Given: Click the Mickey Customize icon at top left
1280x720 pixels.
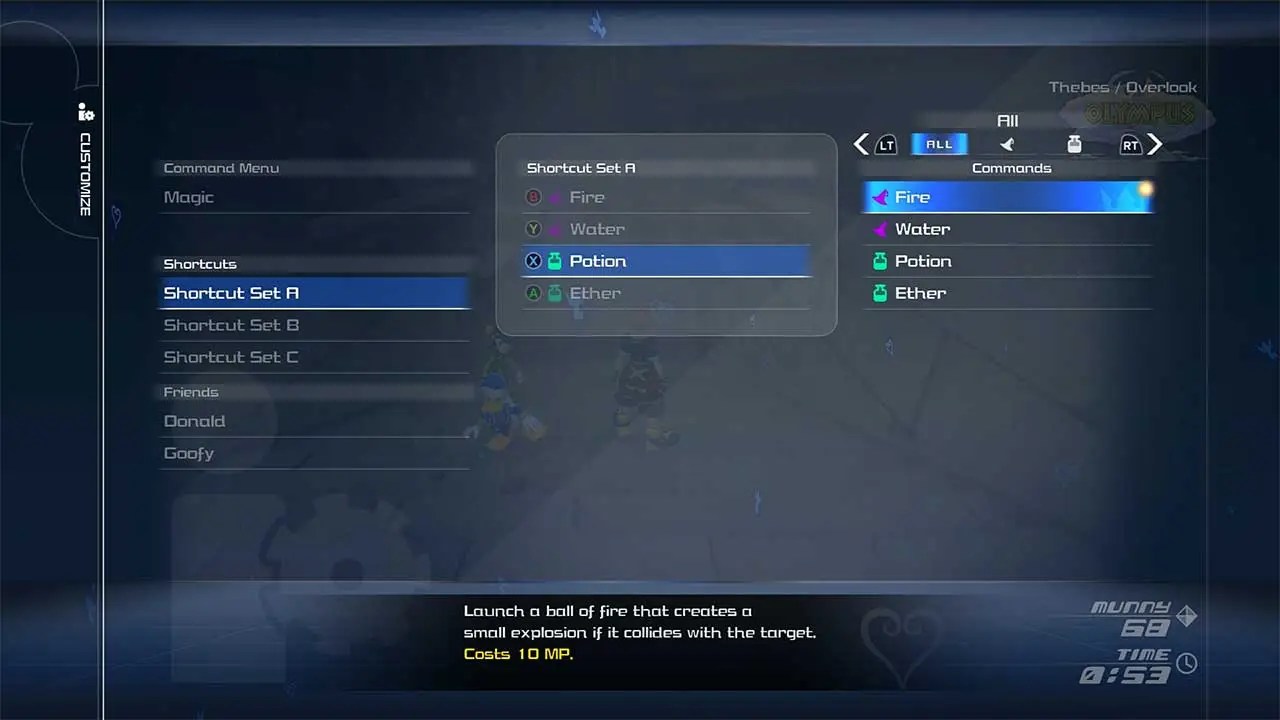Looking at the screenshot, I should (x=86, y=112).
